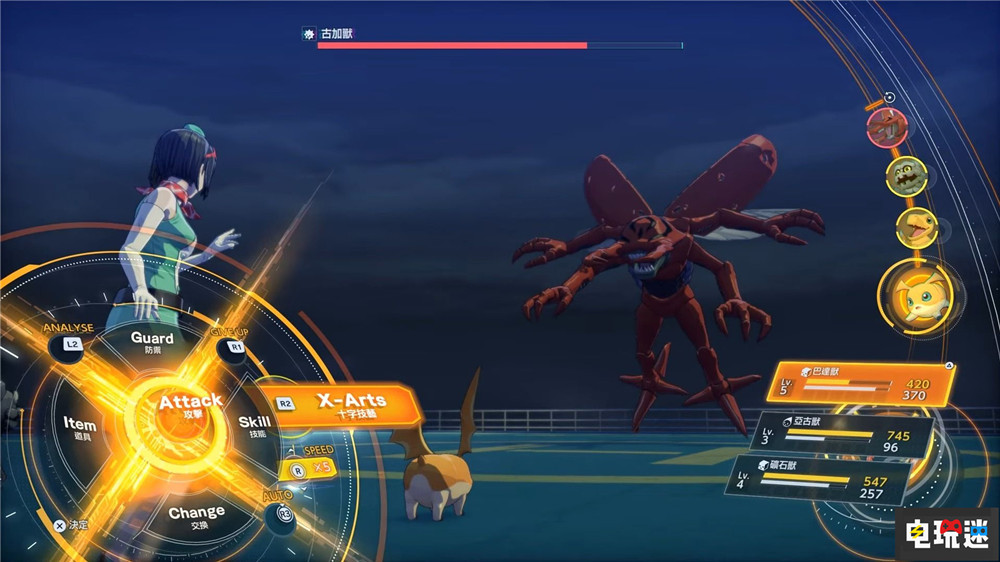The width and height of the screenshot is (1000, 562).
Task: Select the Change command
Action: point(196,516)
